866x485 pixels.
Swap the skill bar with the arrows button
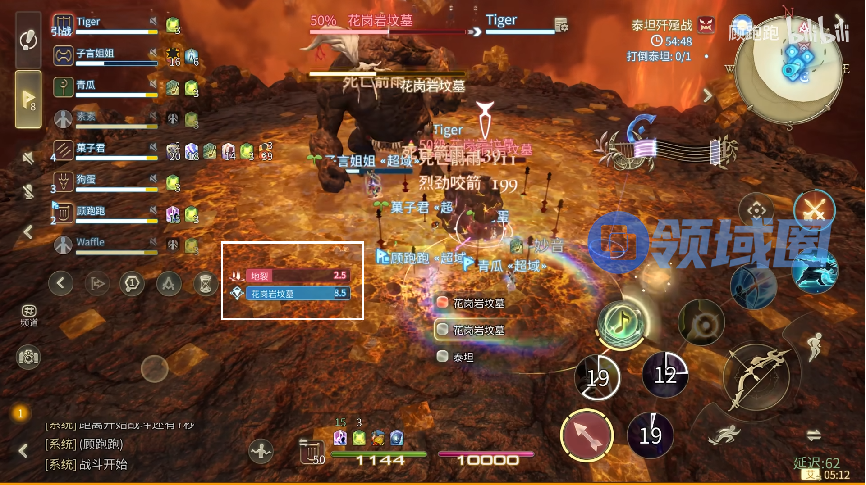tap(813, 434)
